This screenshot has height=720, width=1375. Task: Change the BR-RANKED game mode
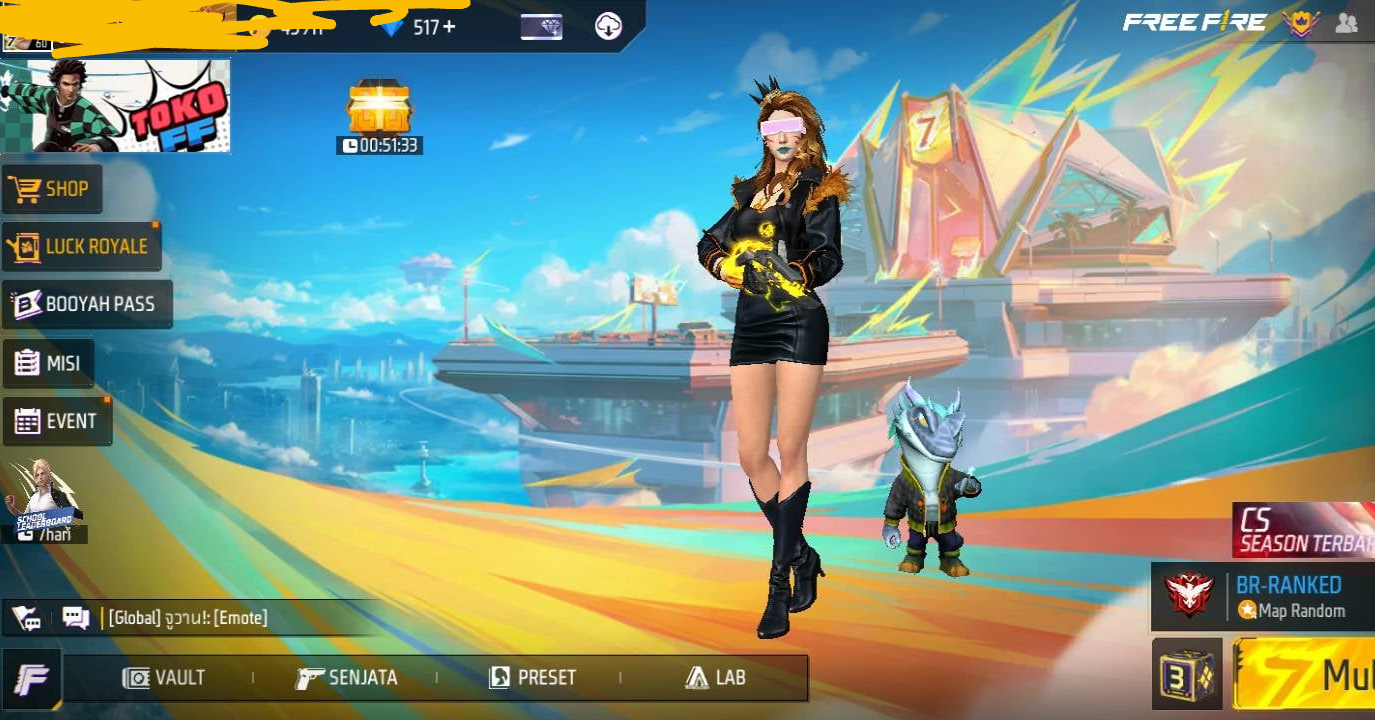coord(1263,597)
